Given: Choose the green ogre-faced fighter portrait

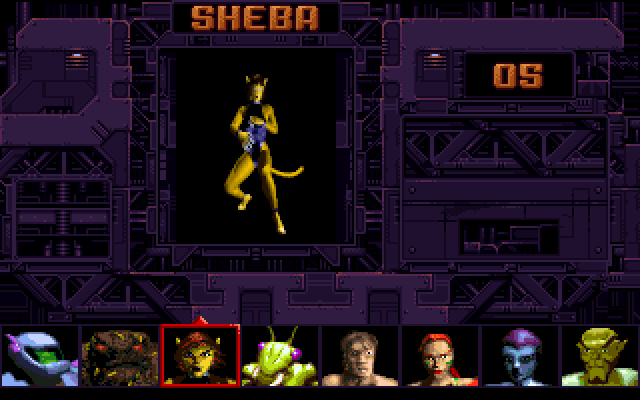Looking at the screenshot, I should pyautogui.click(x=599, y=357).
